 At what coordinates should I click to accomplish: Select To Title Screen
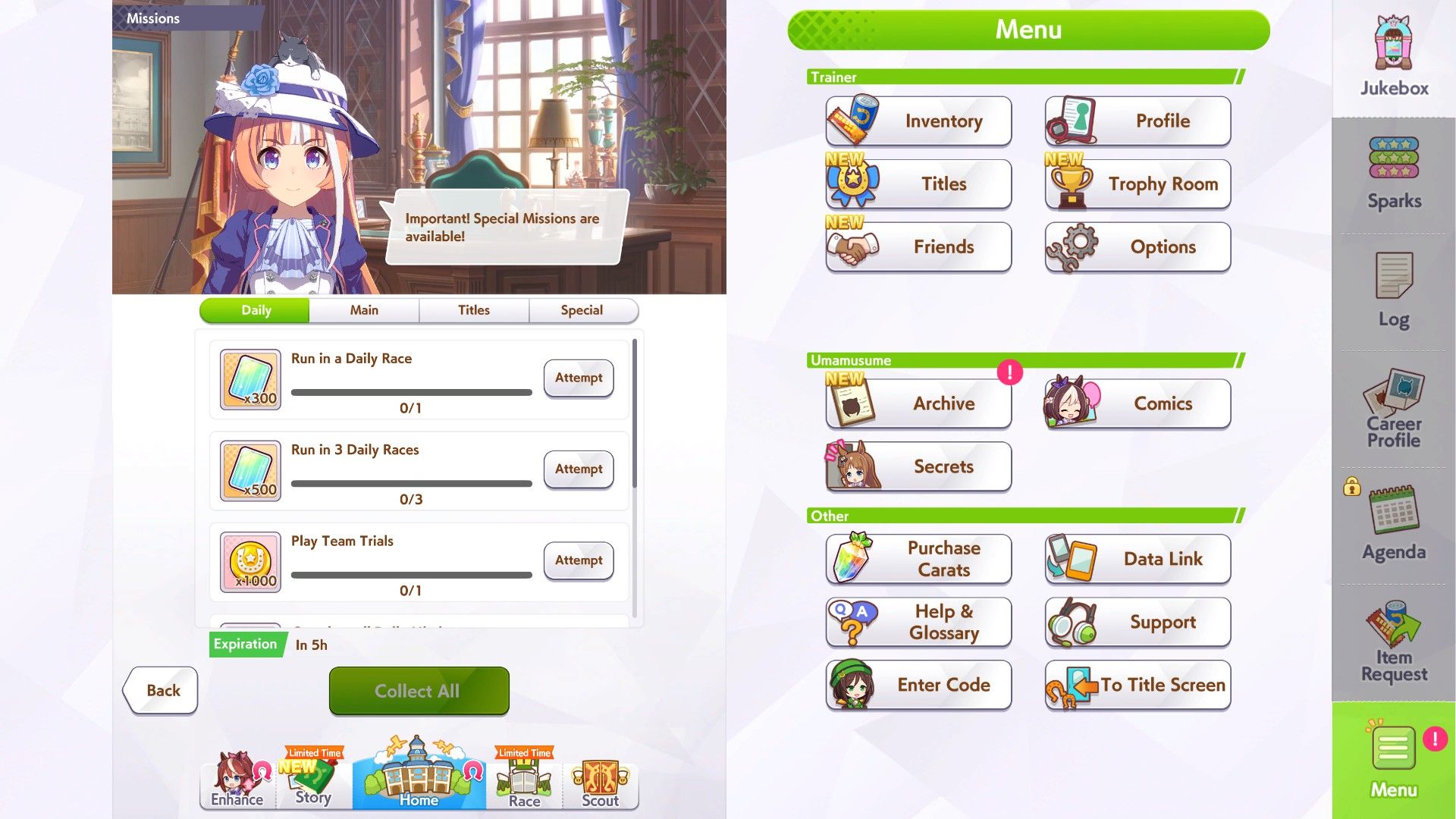coord(1137,685)
